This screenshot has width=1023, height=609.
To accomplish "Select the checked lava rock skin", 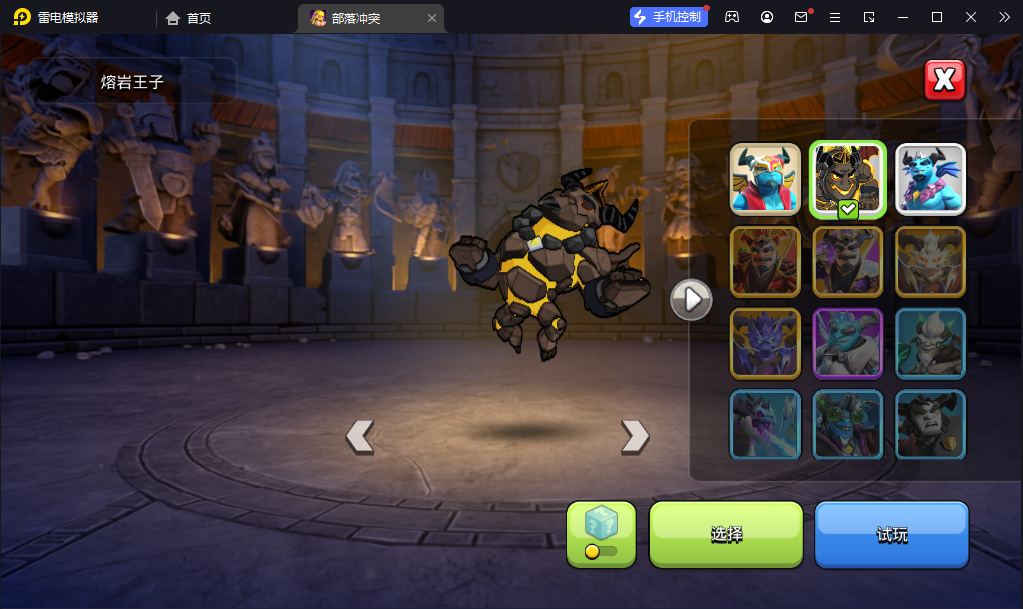I will [848, 179].
